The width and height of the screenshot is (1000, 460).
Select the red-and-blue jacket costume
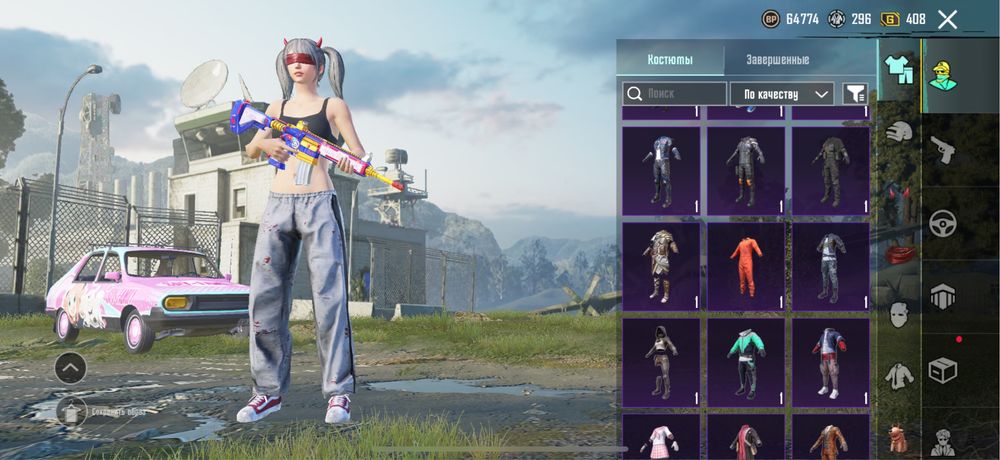(831, 362)
